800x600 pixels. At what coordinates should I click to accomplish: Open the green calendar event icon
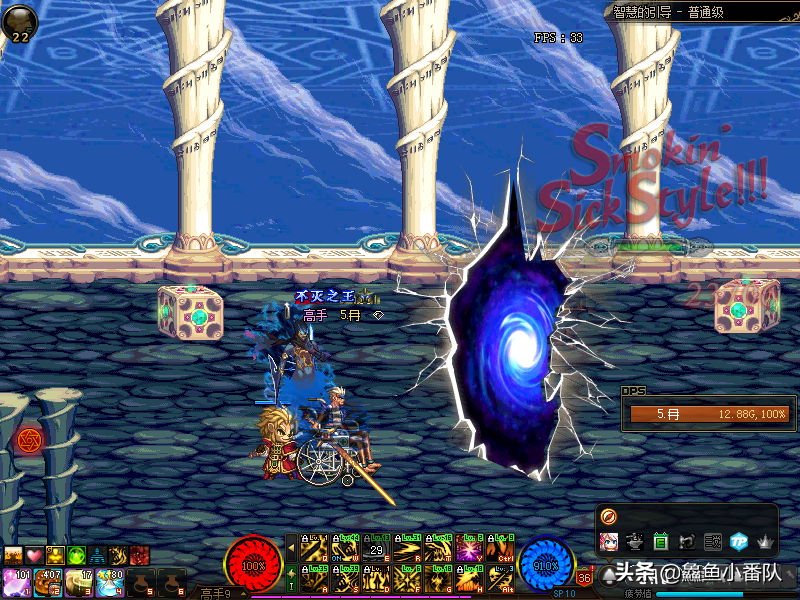(x=660, y=542)
